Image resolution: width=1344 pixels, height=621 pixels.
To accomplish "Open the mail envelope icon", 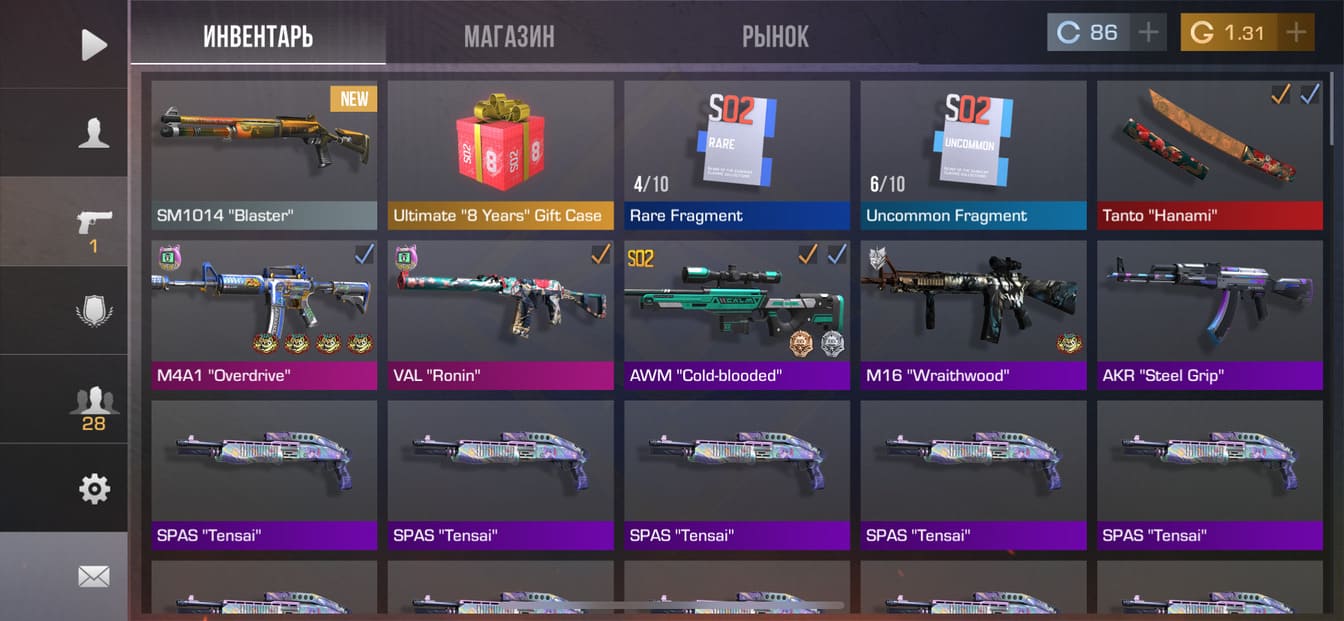I will tap(93, 576).
